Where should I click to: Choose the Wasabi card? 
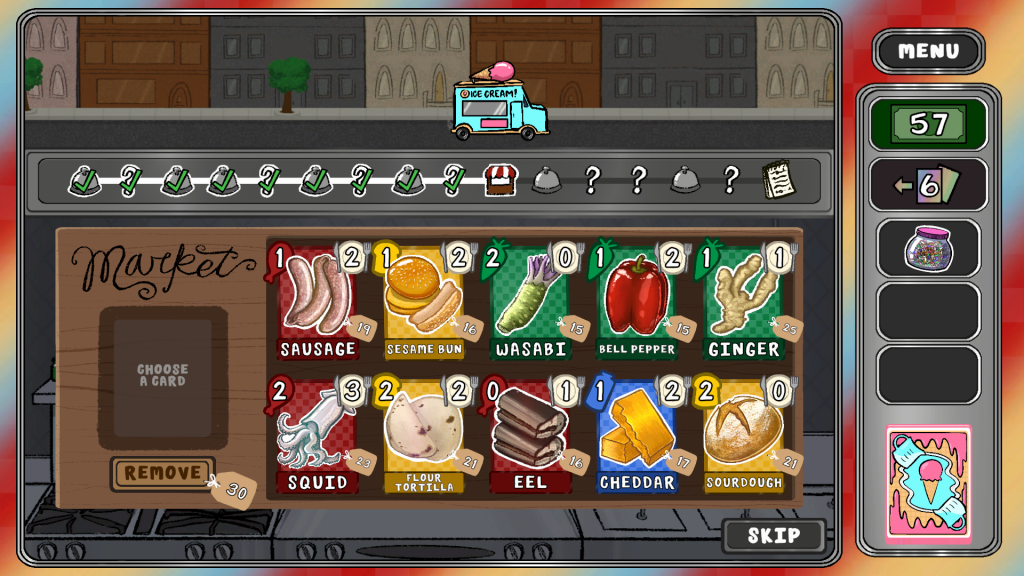point(530,303)
